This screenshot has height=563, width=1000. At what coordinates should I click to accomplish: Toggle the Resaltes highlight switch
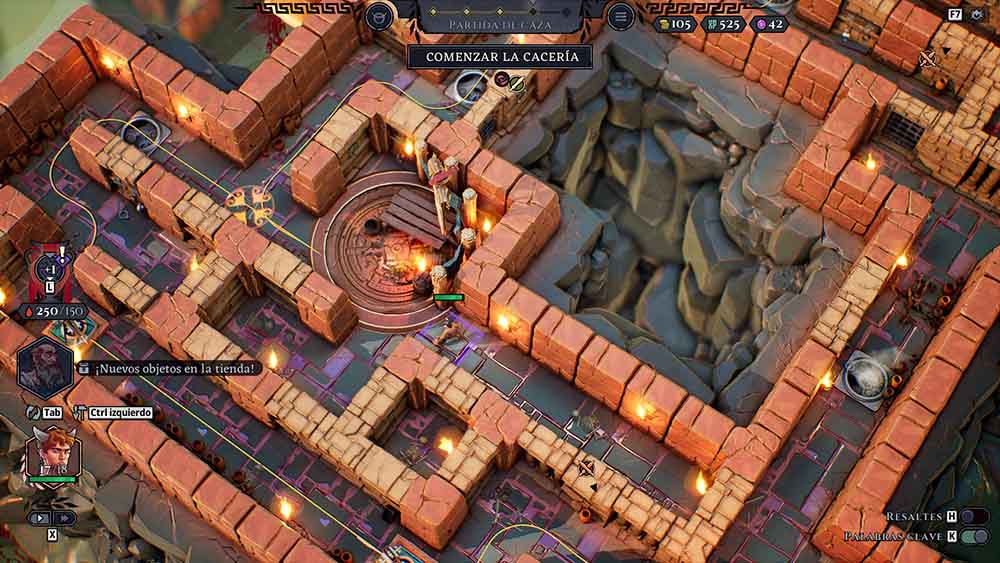tap(974, 516)
